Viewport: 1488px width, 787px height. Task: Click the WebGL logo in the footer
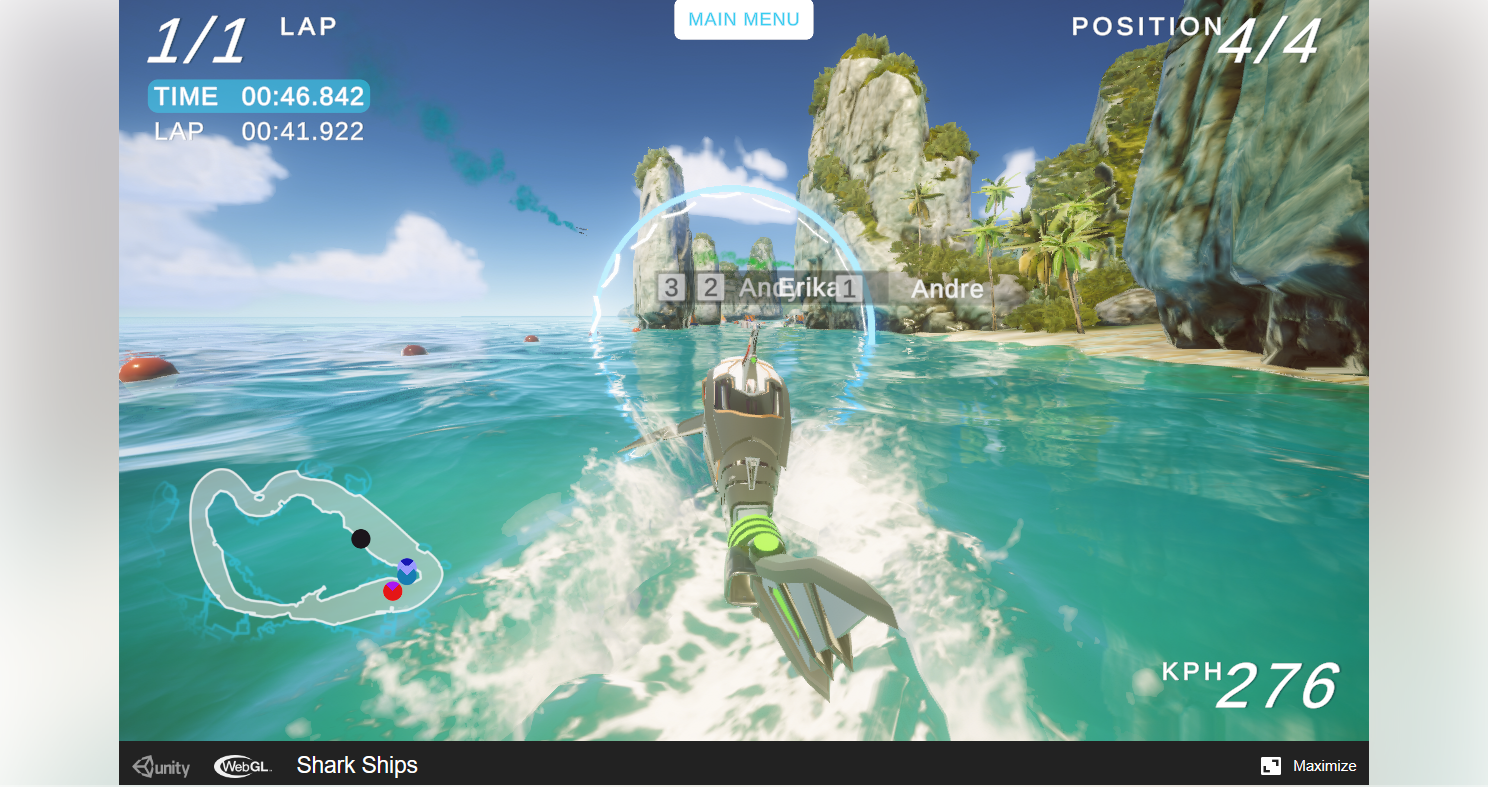pyautogui.click(x=242, y=766)
